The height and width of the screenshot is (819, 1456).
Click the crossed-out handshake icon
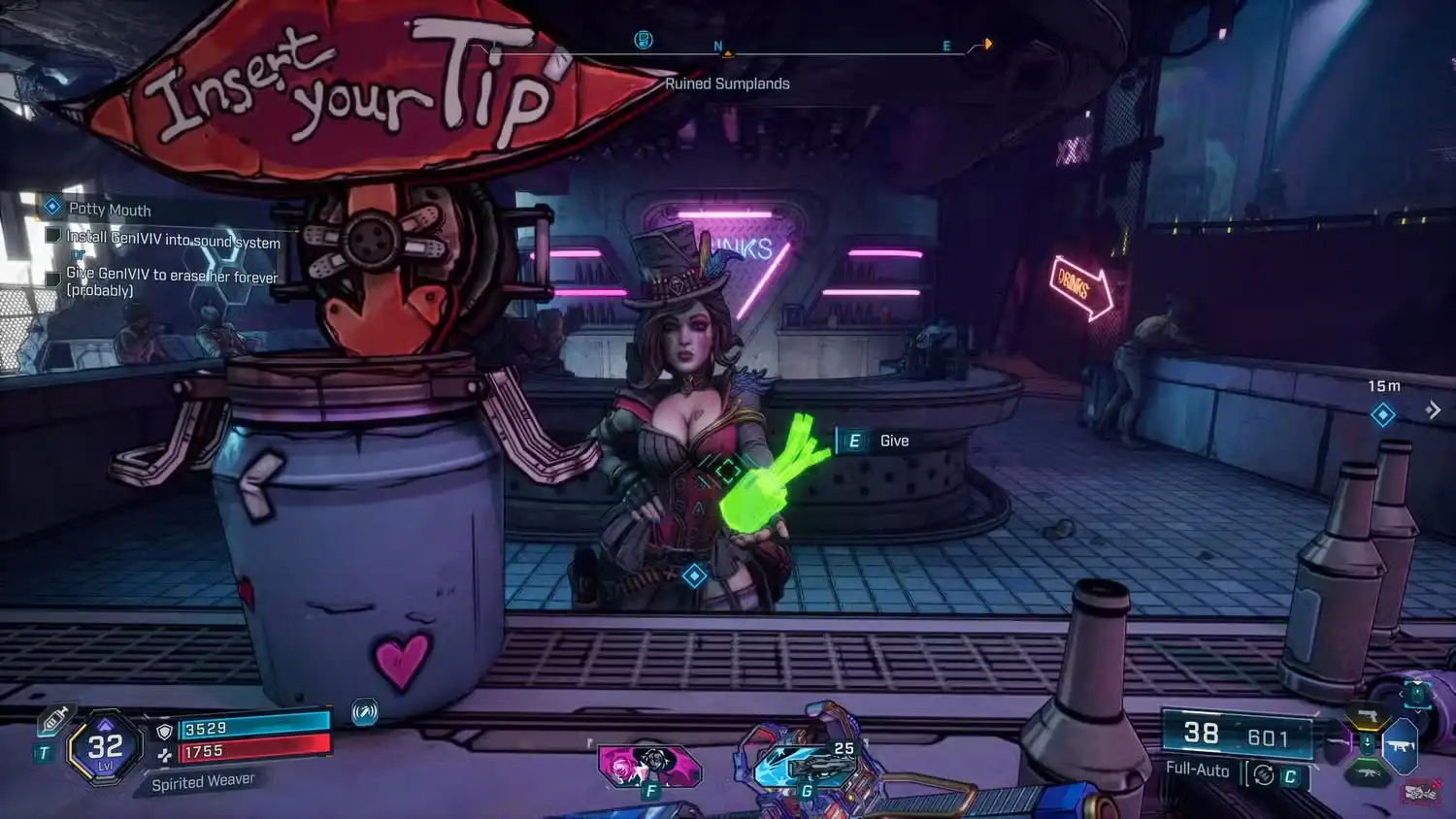(1421, 792)
